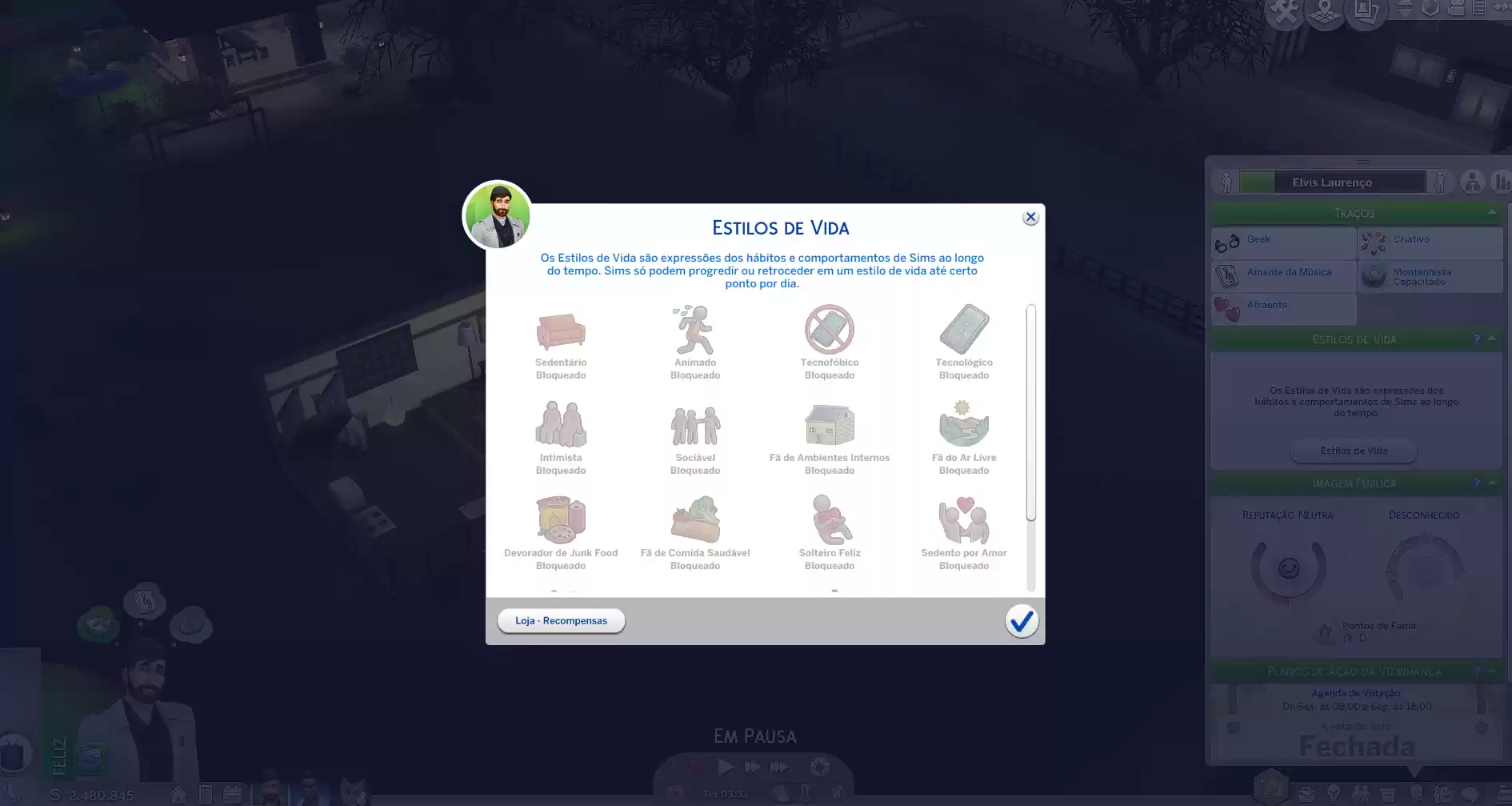This screenshot has width=1512, height=806.
Task: Choose the Sociável lifestyle
Action: click(x=695, y=425)
